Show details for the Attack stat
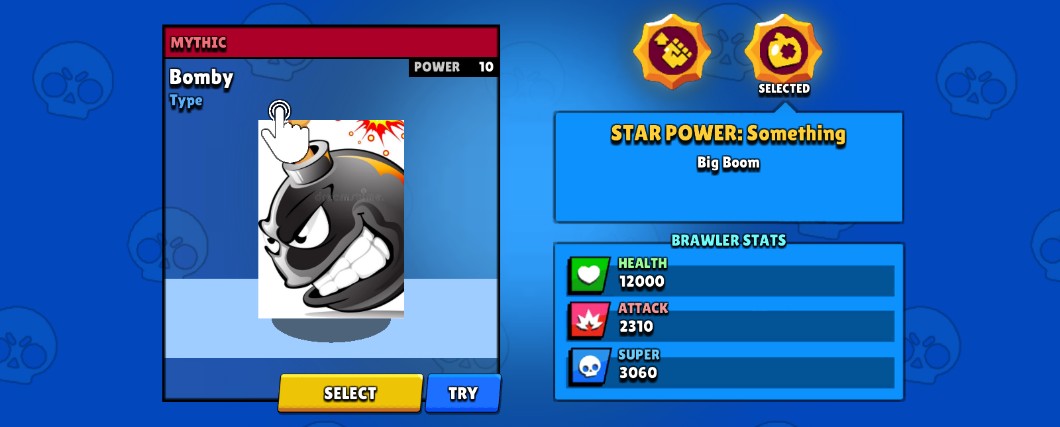This screenshot has height=427, width=1060. tap(730, 319)
